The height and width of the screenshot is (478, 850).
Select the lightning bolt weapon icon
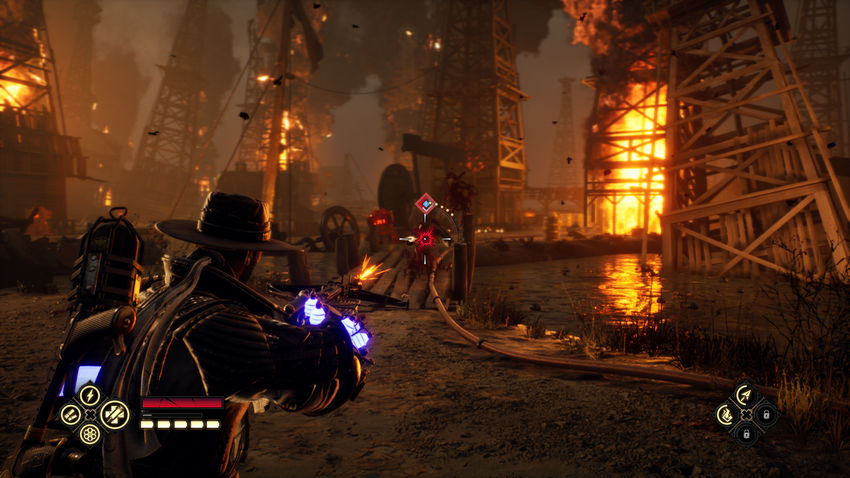(90, 395)
